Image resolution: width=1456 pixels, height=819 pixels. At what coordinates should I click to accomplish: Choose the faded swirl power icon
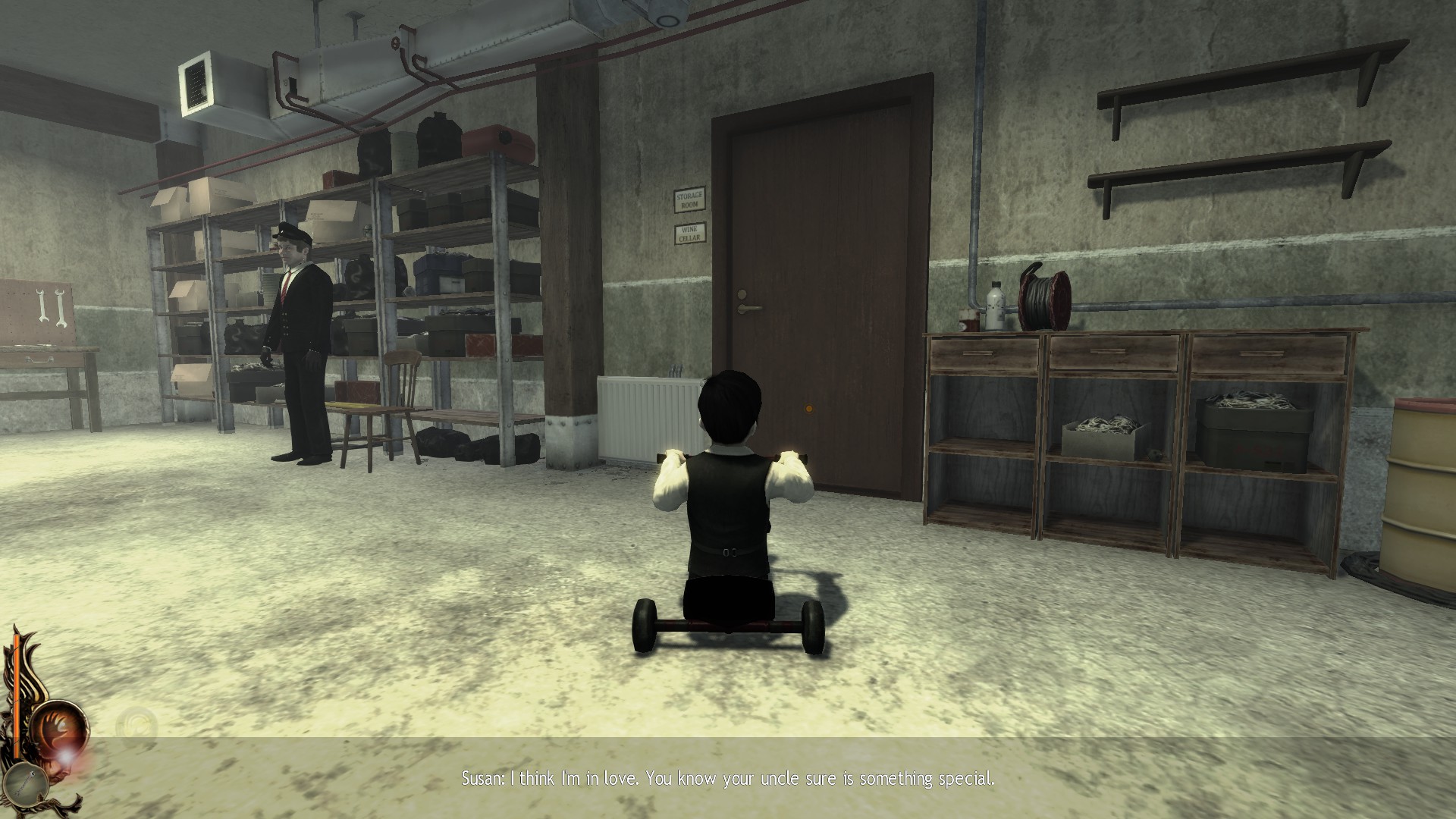click(136, 724)
